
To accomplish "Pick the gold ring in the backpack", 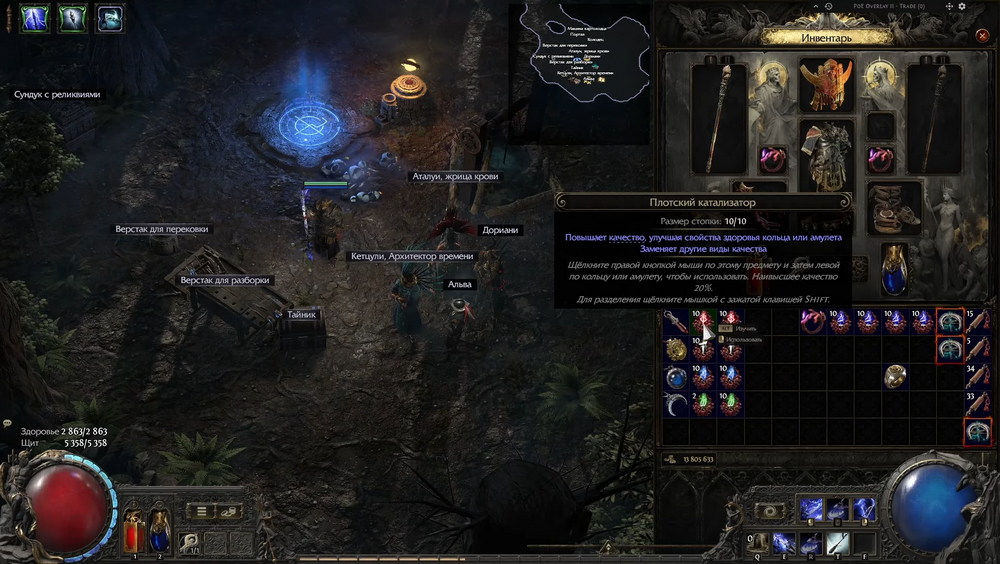I will click(x=895, y=377).
